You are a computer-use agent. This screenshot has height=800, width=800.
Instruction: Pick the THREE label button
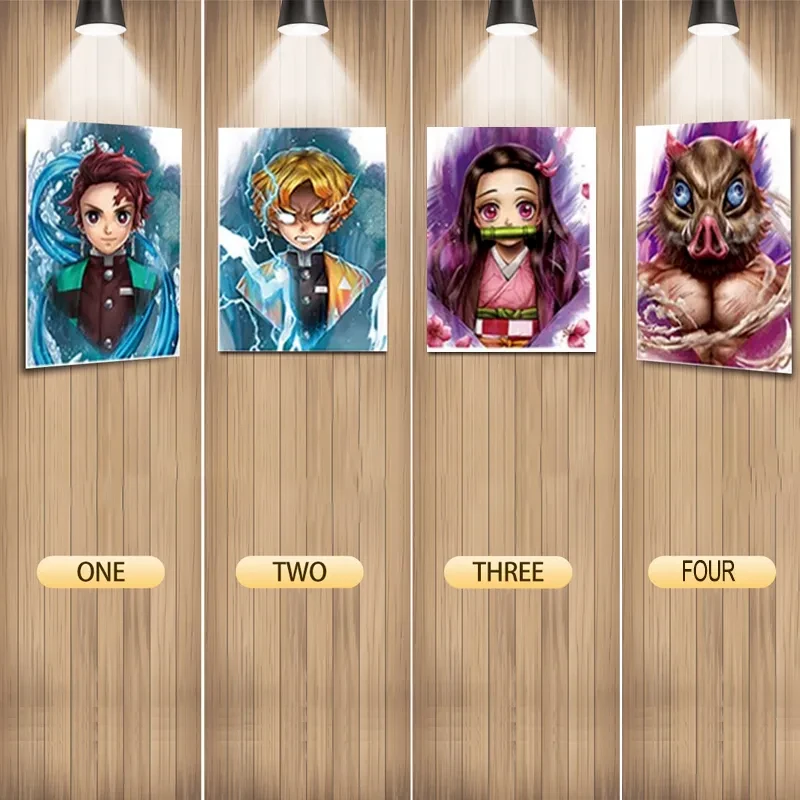tap(508, 572)
